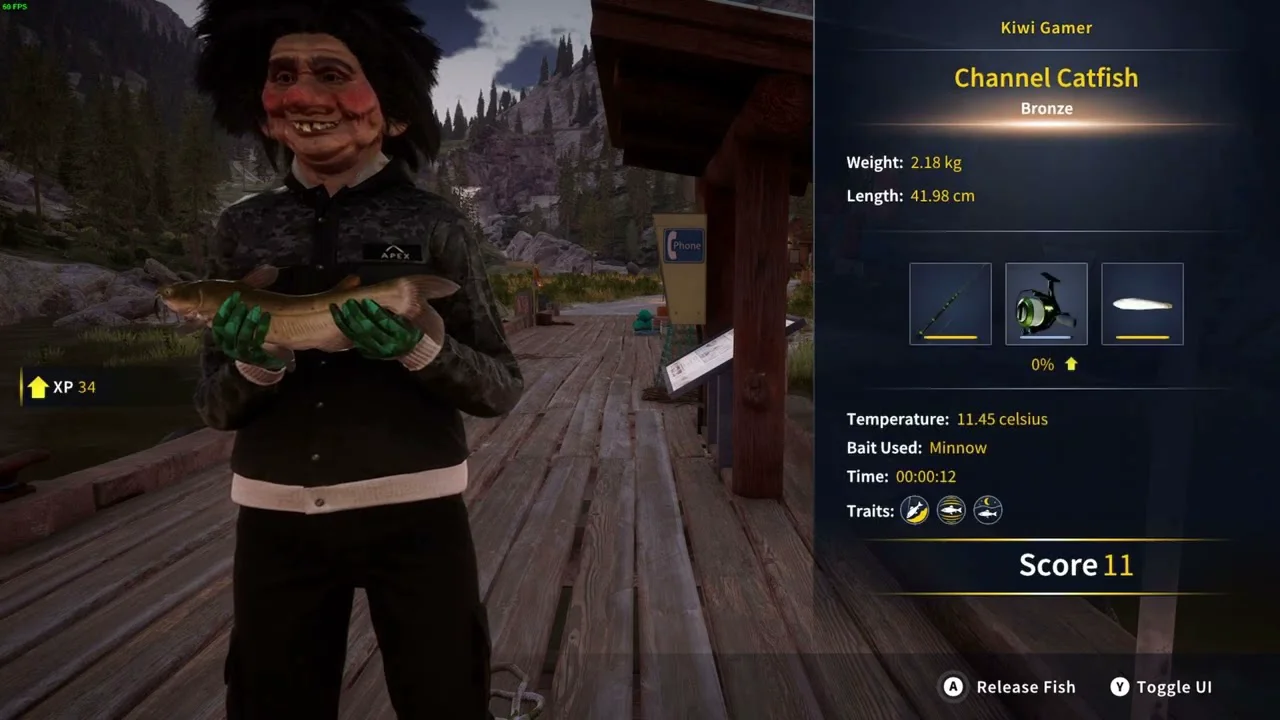Choose the Release Fish label
The image size is (1280, 720).
pyautogui.click(x=1025, y=687)
